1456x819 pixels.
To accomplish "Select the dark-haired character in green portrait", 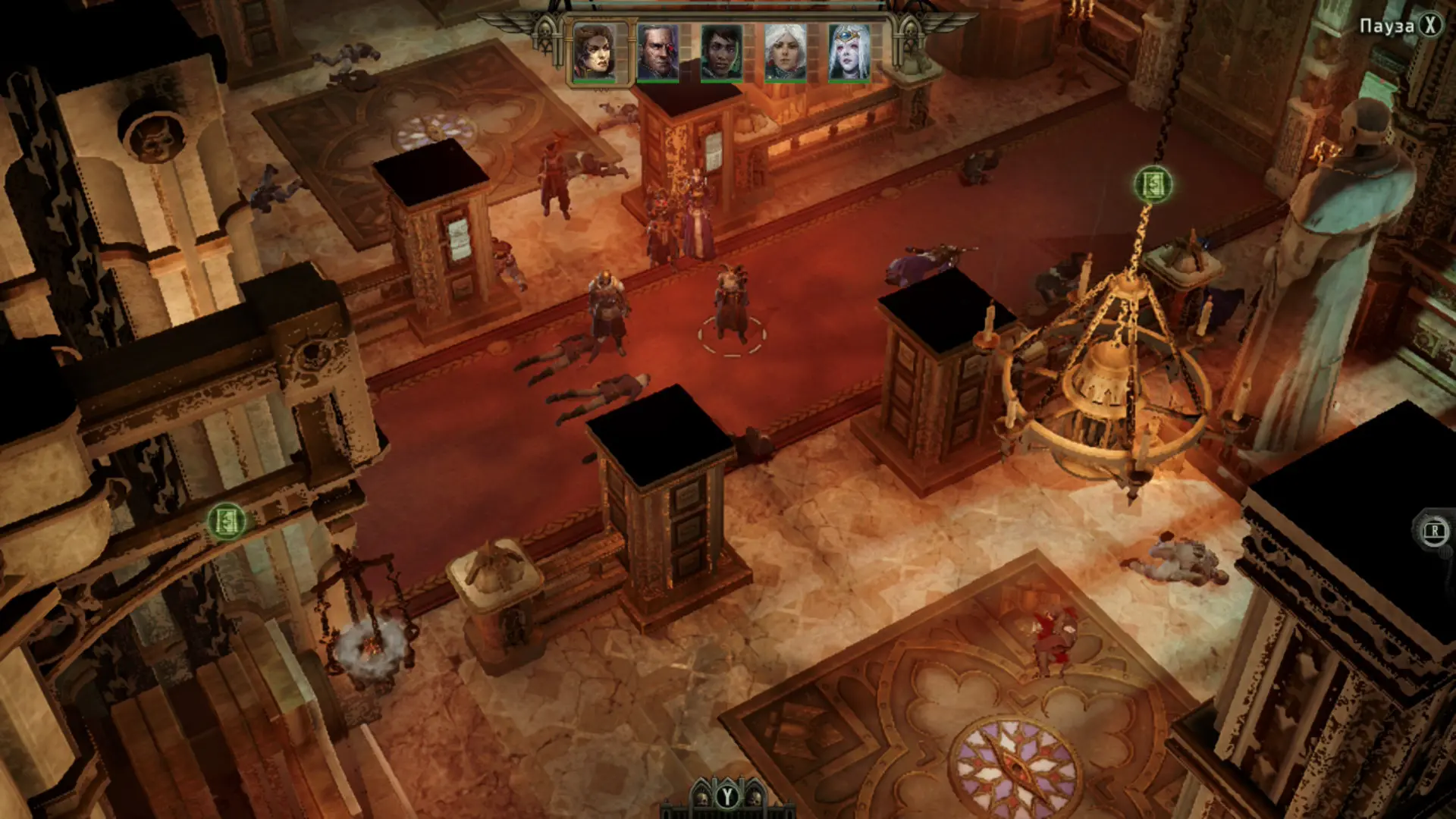I will coord(721,52).
